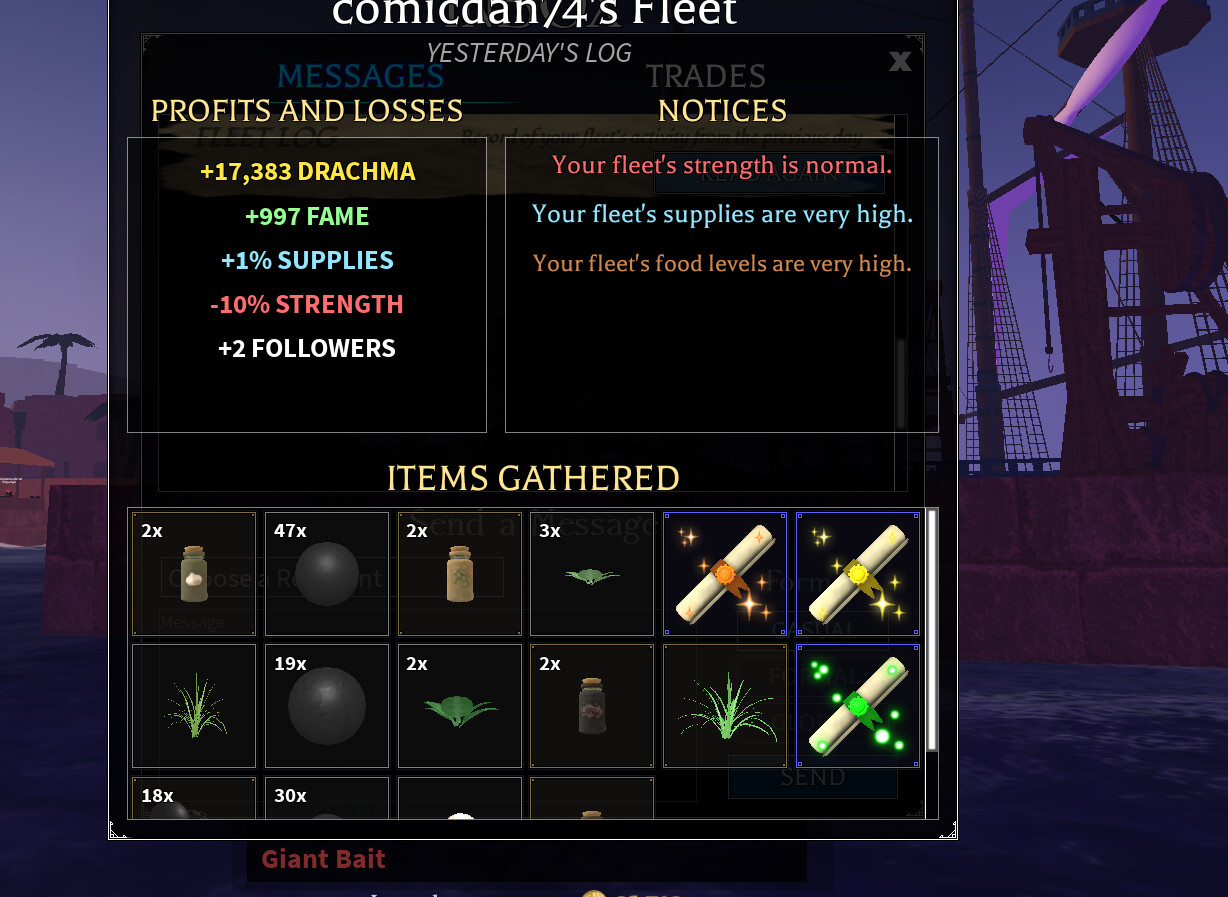Image resolution: width=1228 pixels, height=897 pixels.
Task: Click the jar containing a seashell
Action: click(x=194, y=574)
